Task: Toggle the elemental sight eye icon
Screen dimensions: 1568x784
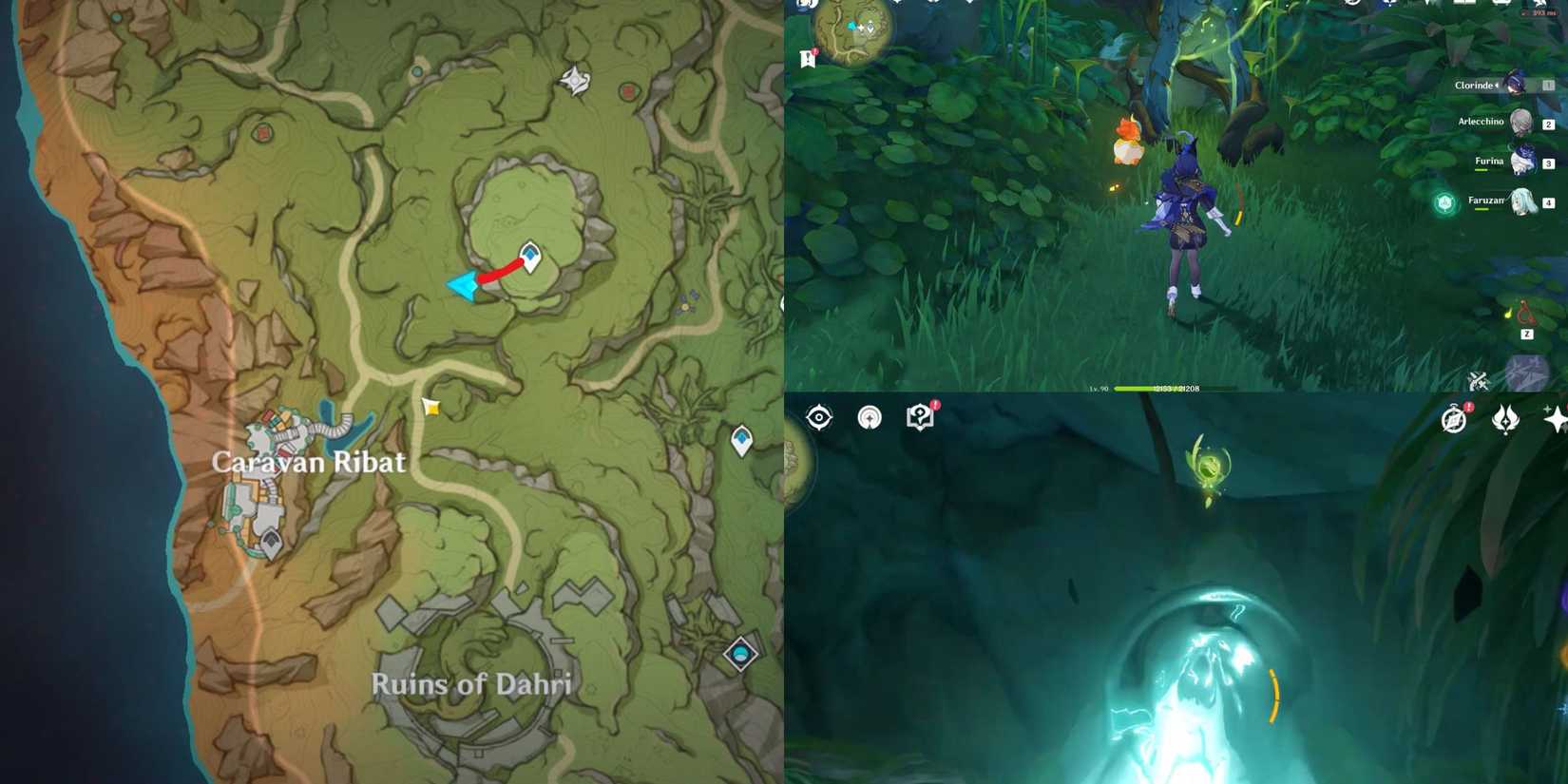Action: 818,418
